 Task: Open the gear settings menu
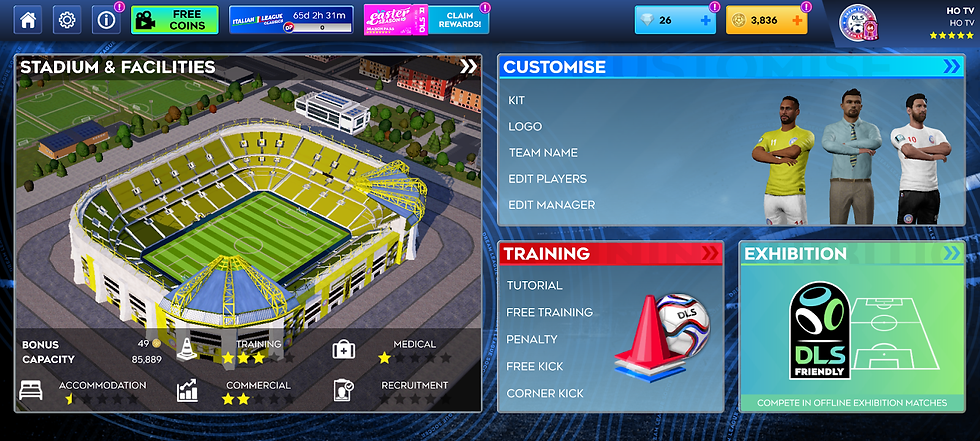pos(67,19)
